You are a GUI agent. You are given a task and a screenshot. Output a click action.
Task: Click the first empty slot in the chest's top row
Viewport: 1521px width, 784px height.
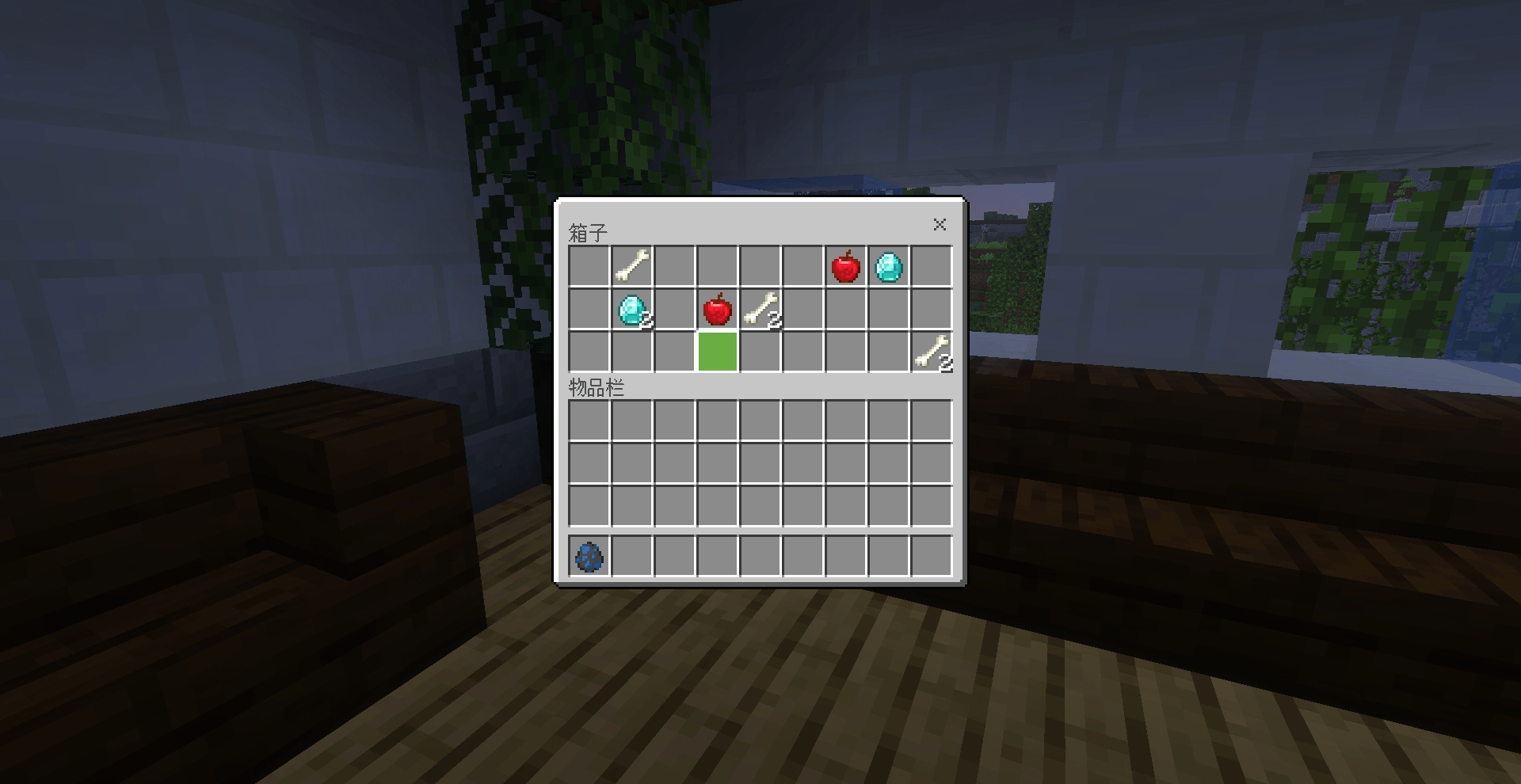(x=589, y=266)
